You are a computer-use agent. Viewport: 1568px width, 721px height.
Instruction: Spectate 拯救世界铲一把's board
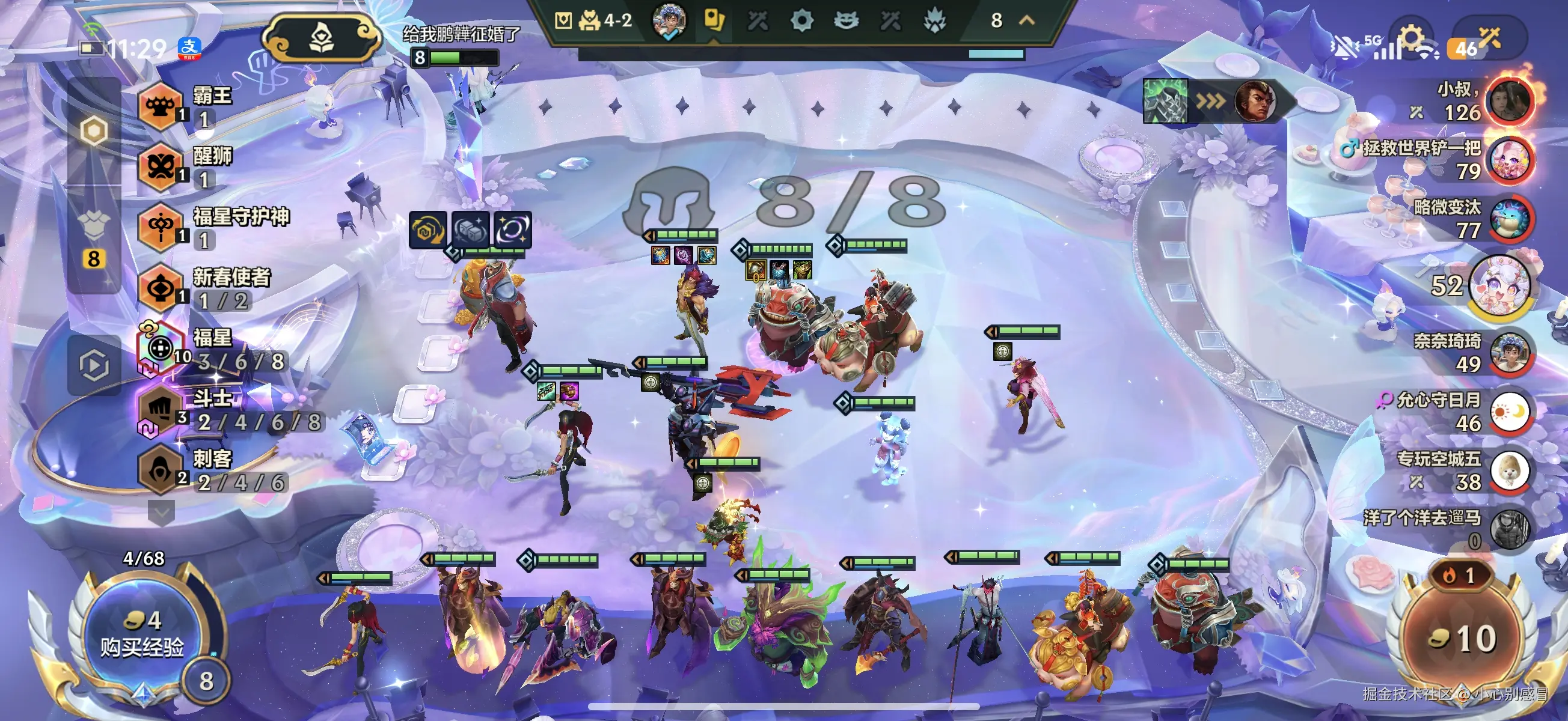tap(1508, 160)
